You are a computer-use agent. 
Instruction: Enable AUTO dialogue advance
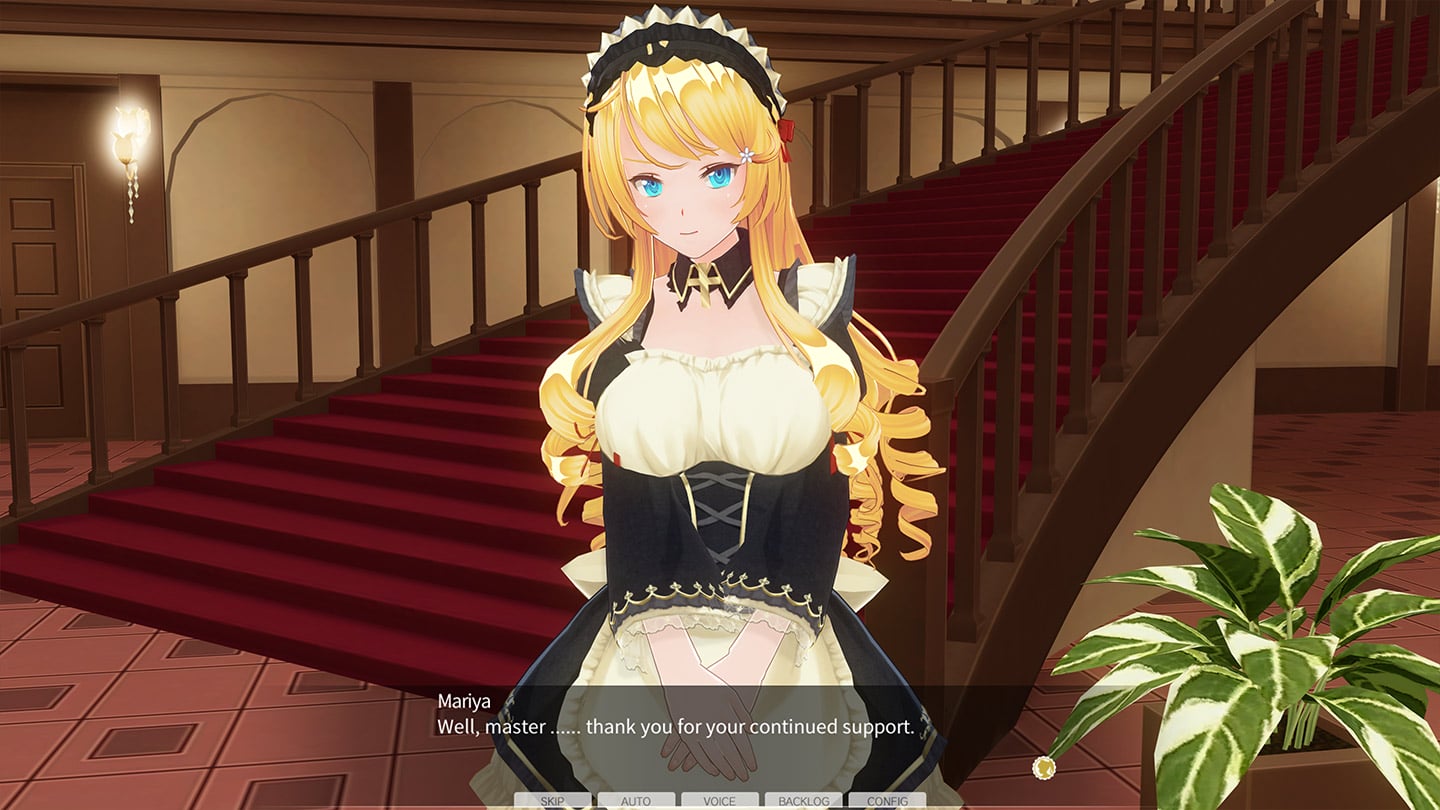(636, 801)
